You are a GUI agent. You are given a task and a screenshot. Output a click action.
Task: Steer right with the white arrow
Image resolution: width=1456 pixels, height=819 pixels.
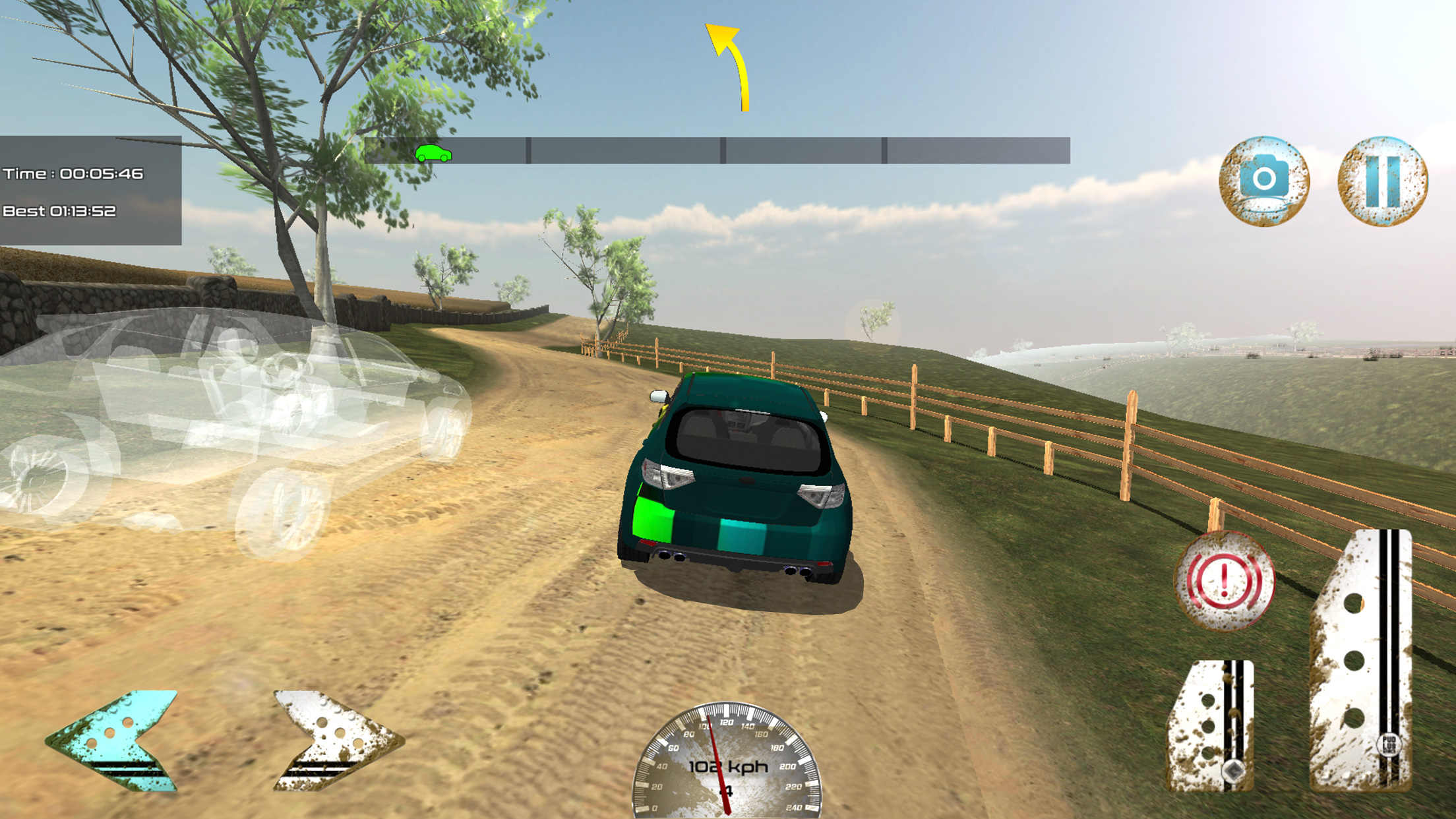click(333, 739)
